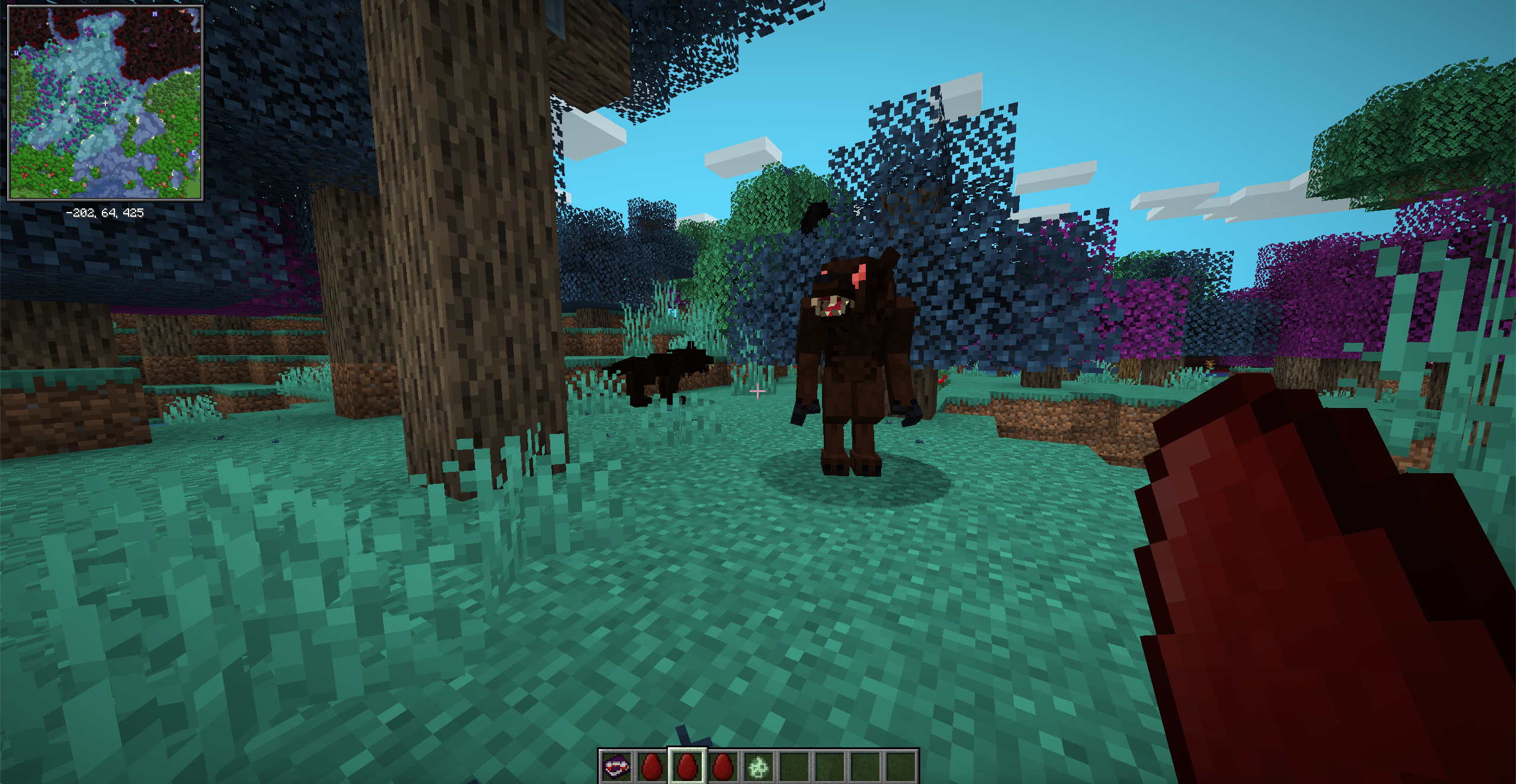Choose the pale green spotted egg slot
Viewport: 1516px width, 784px height.
point(759,767)
